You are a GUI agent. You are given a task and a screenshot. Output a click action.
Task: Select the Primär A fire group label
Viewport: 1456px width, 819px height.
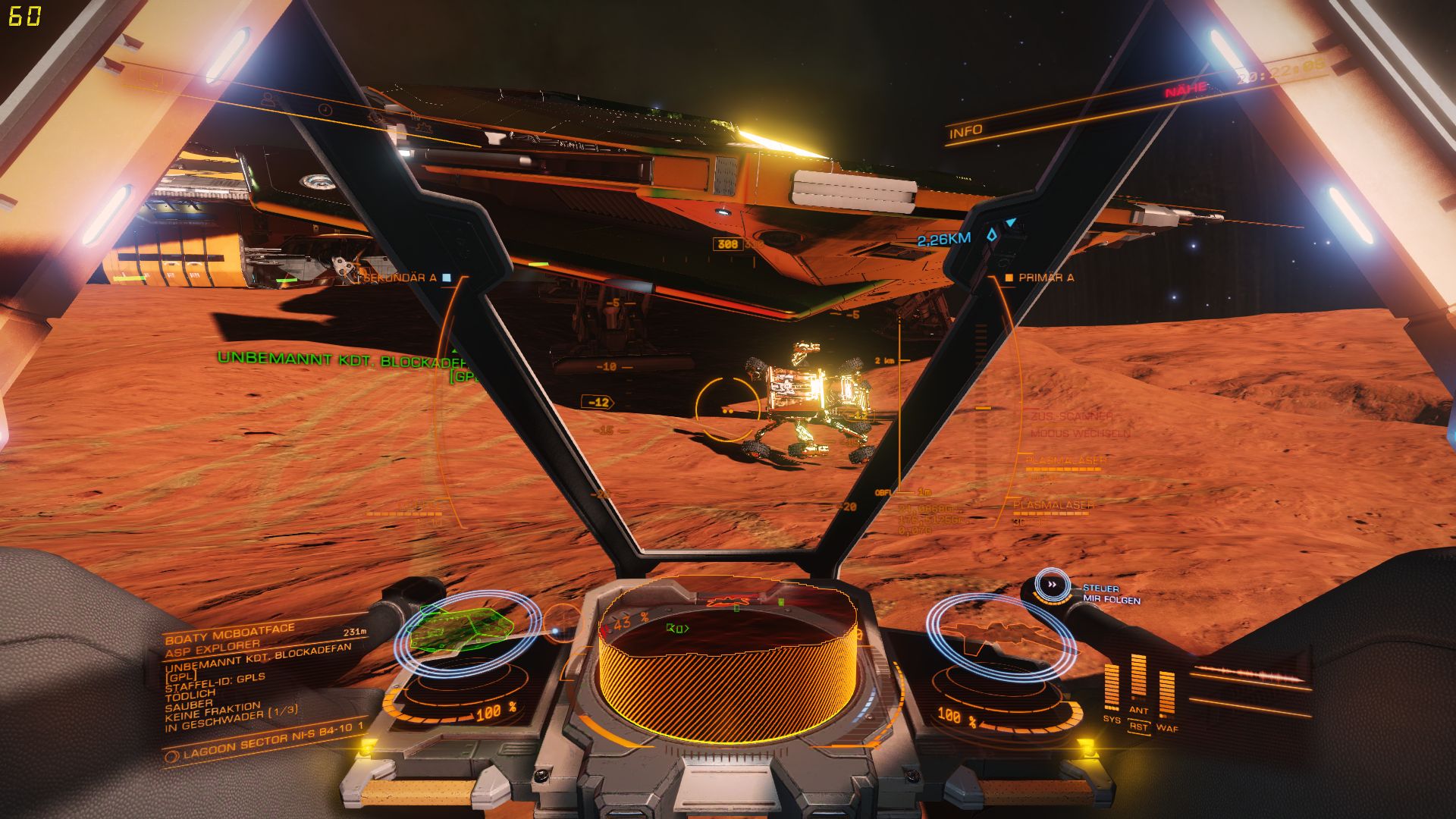[1045, 278]
